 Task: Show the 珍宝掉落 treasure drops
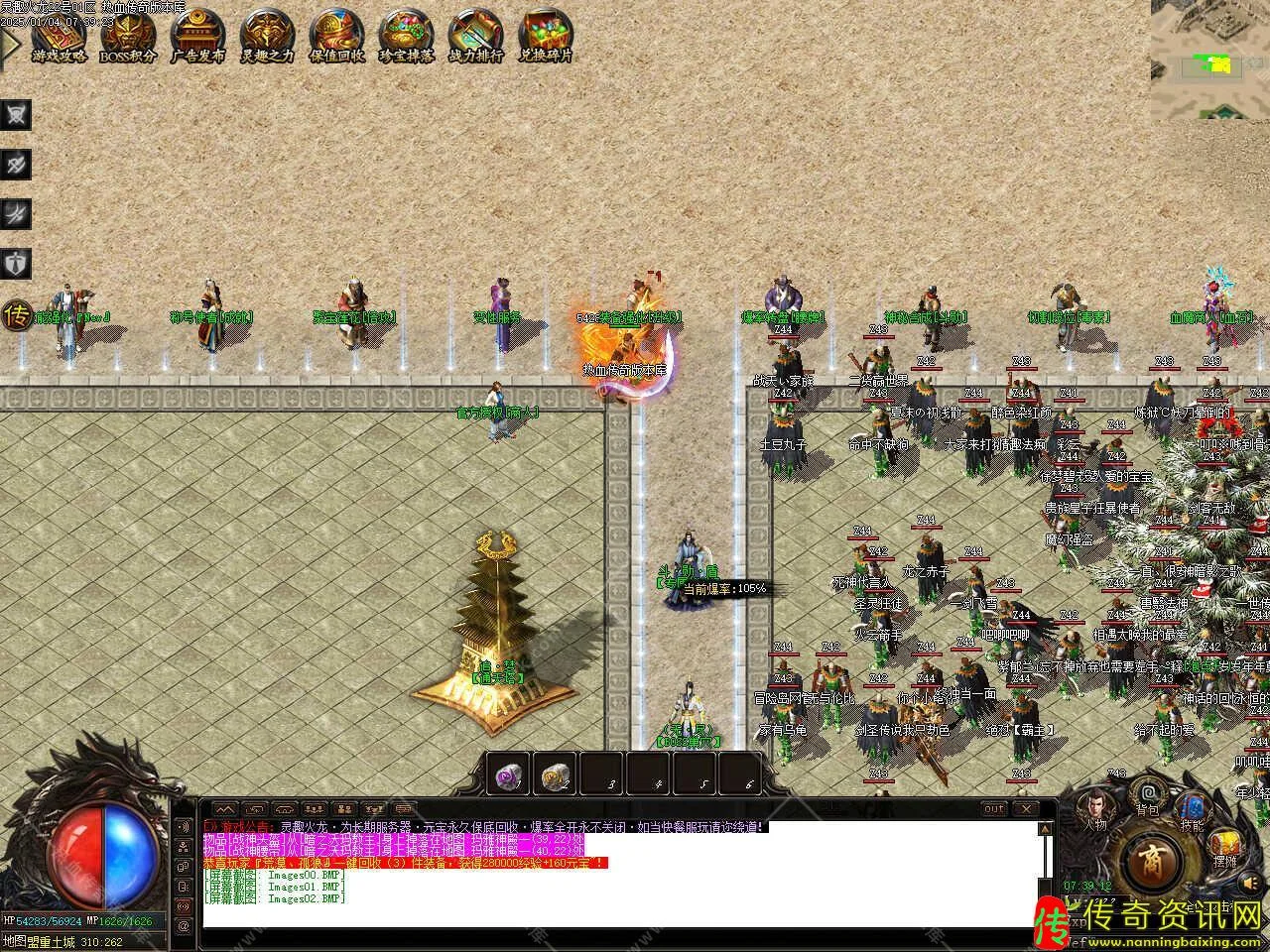(x=406, y=36)
